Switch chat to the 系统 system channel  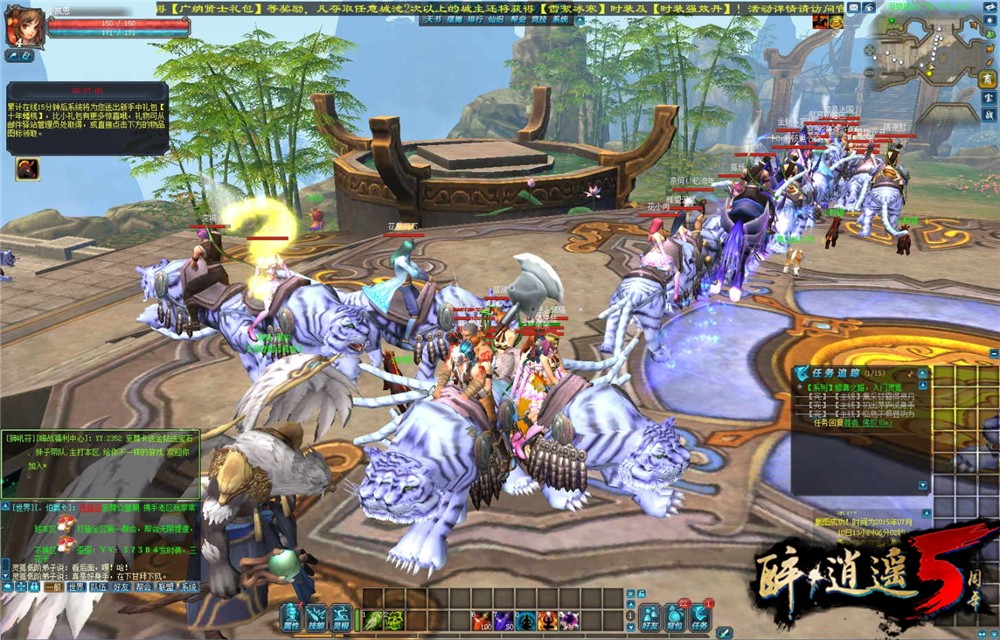[188, 587]
